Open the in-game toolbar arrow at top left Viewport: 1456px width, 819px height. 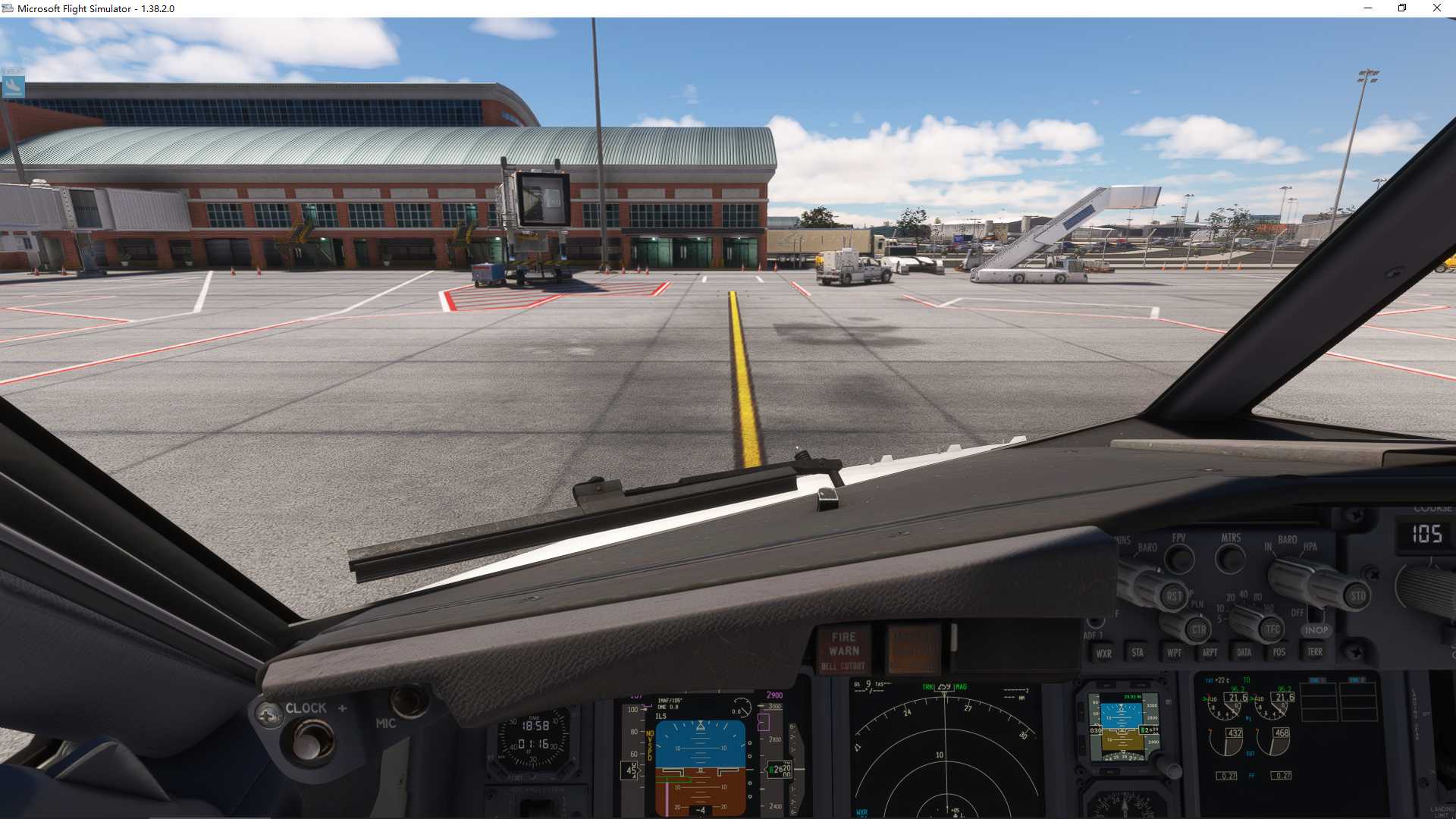pos(14,86)
